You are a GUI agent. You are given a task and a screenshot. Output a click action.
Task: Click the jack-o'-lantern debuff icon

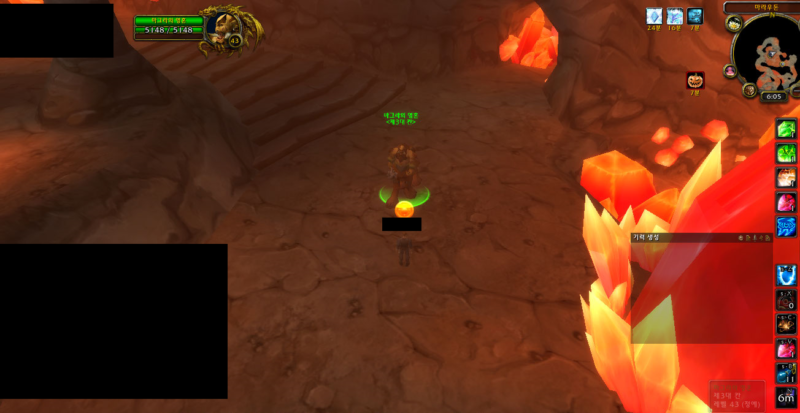point(695,80)
